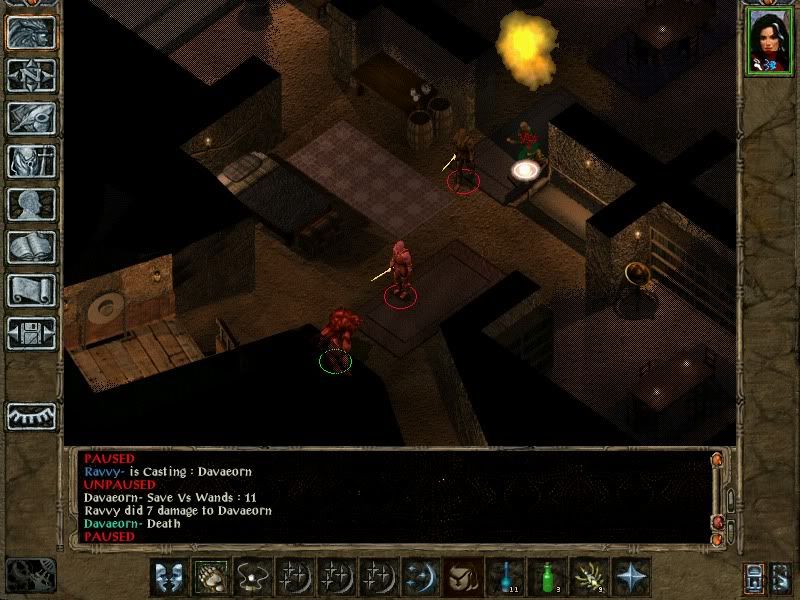Select the claw-shaped quick item slot
Screen dimensions: 800x600
588,577
